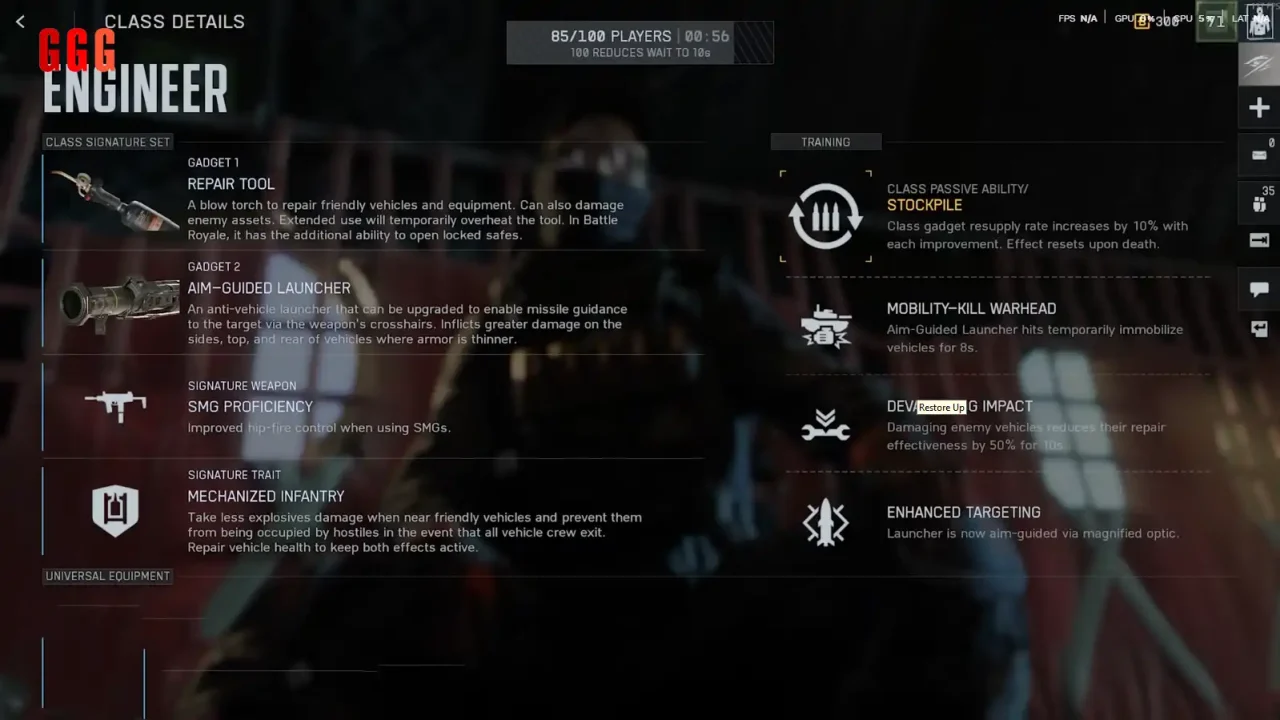The width and height of the screenshot is (1280, 720).
Task: Click the sidebar icon showing count 35
Action: pos(1259,202)
